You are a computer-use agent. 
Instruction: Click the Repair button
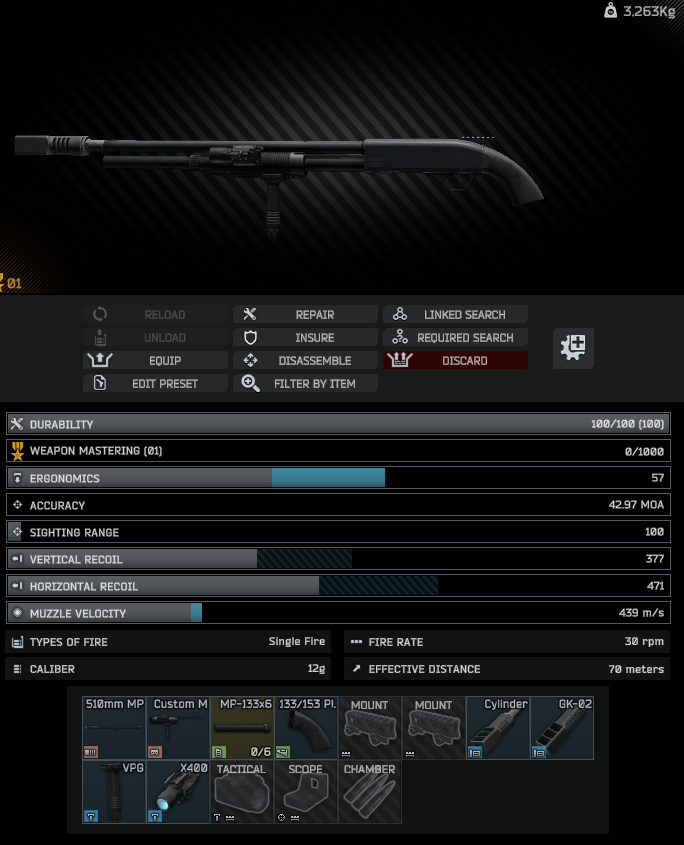[x=306, y=315]
